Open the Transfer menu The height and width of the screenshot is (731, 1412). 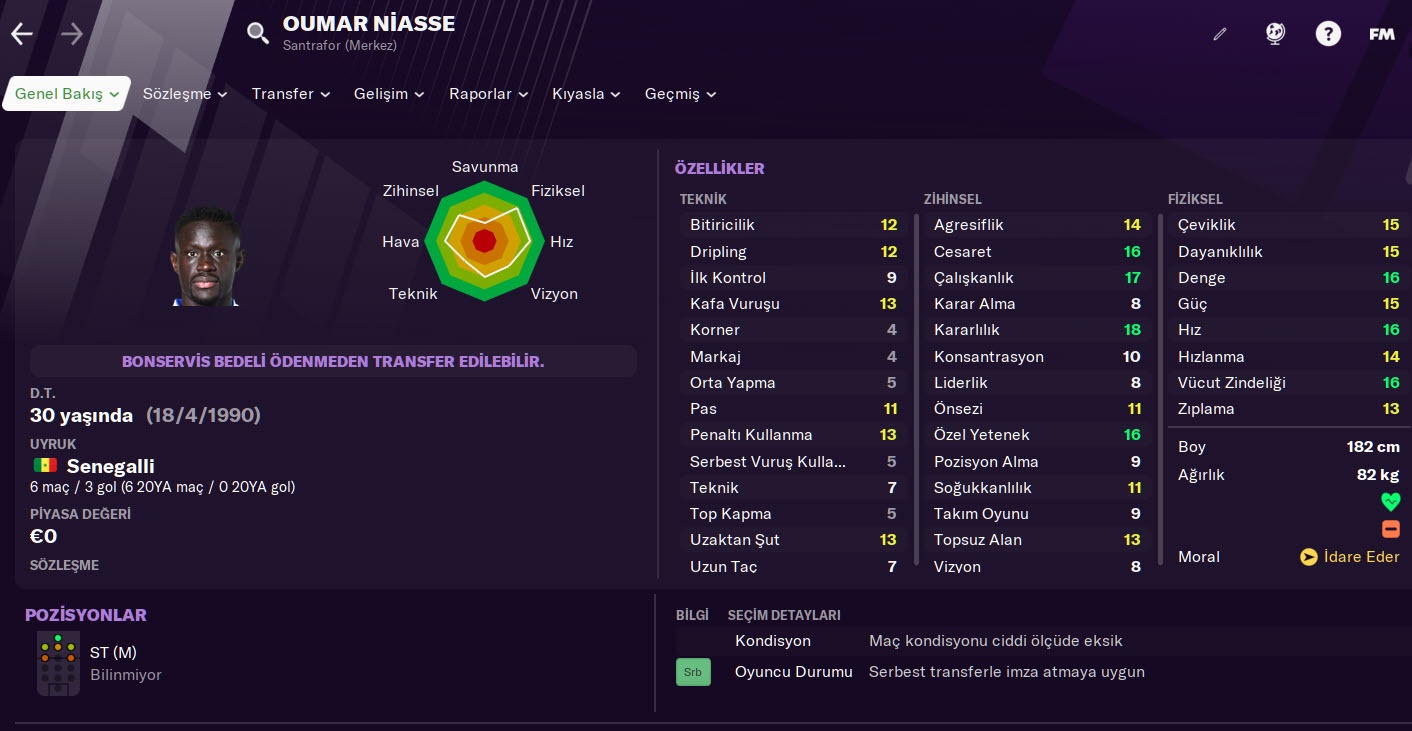[x=291, y=94]
